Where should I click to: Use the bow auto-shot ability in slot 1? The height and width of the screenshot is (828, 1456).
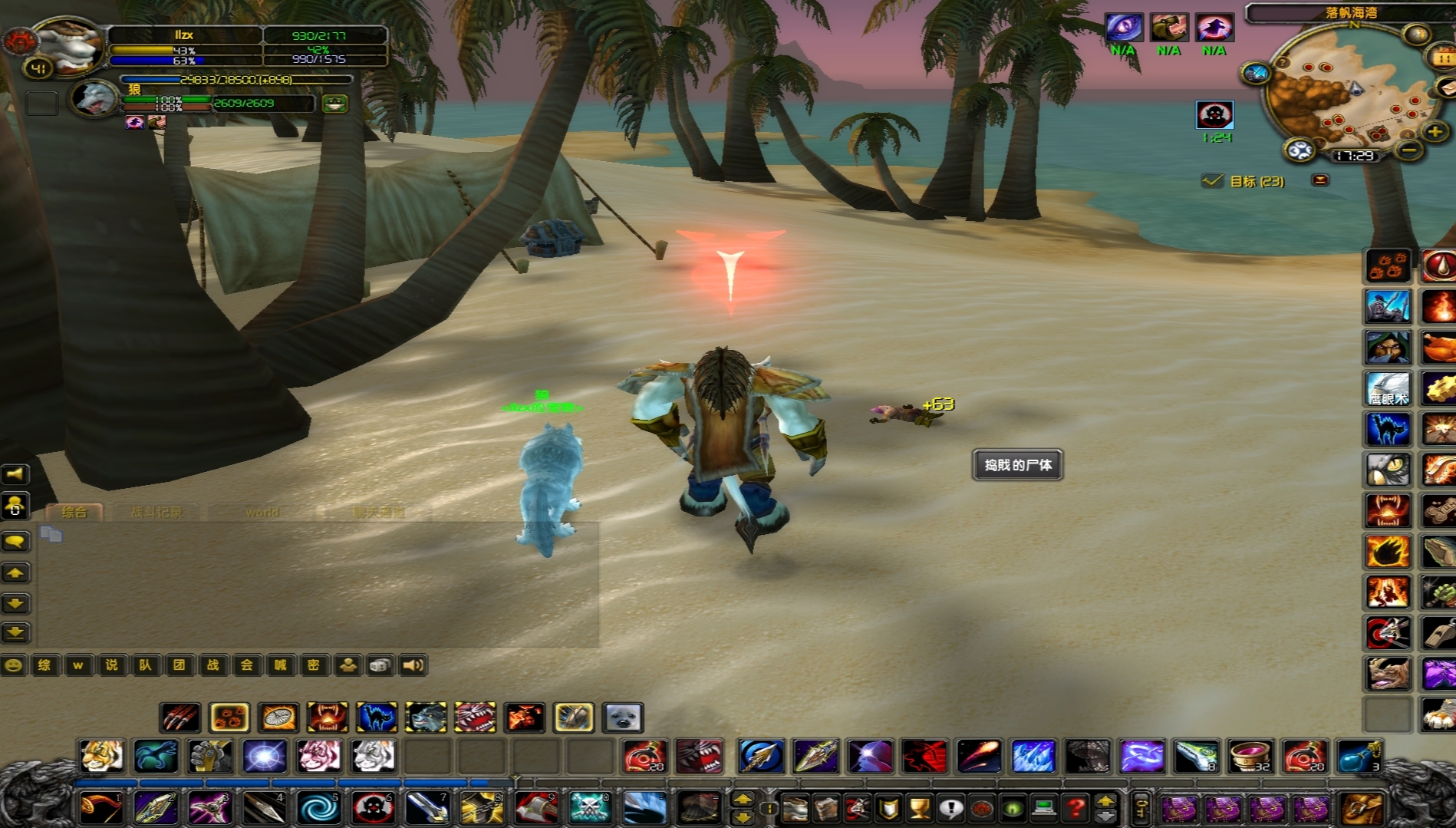tap(100, 808)
